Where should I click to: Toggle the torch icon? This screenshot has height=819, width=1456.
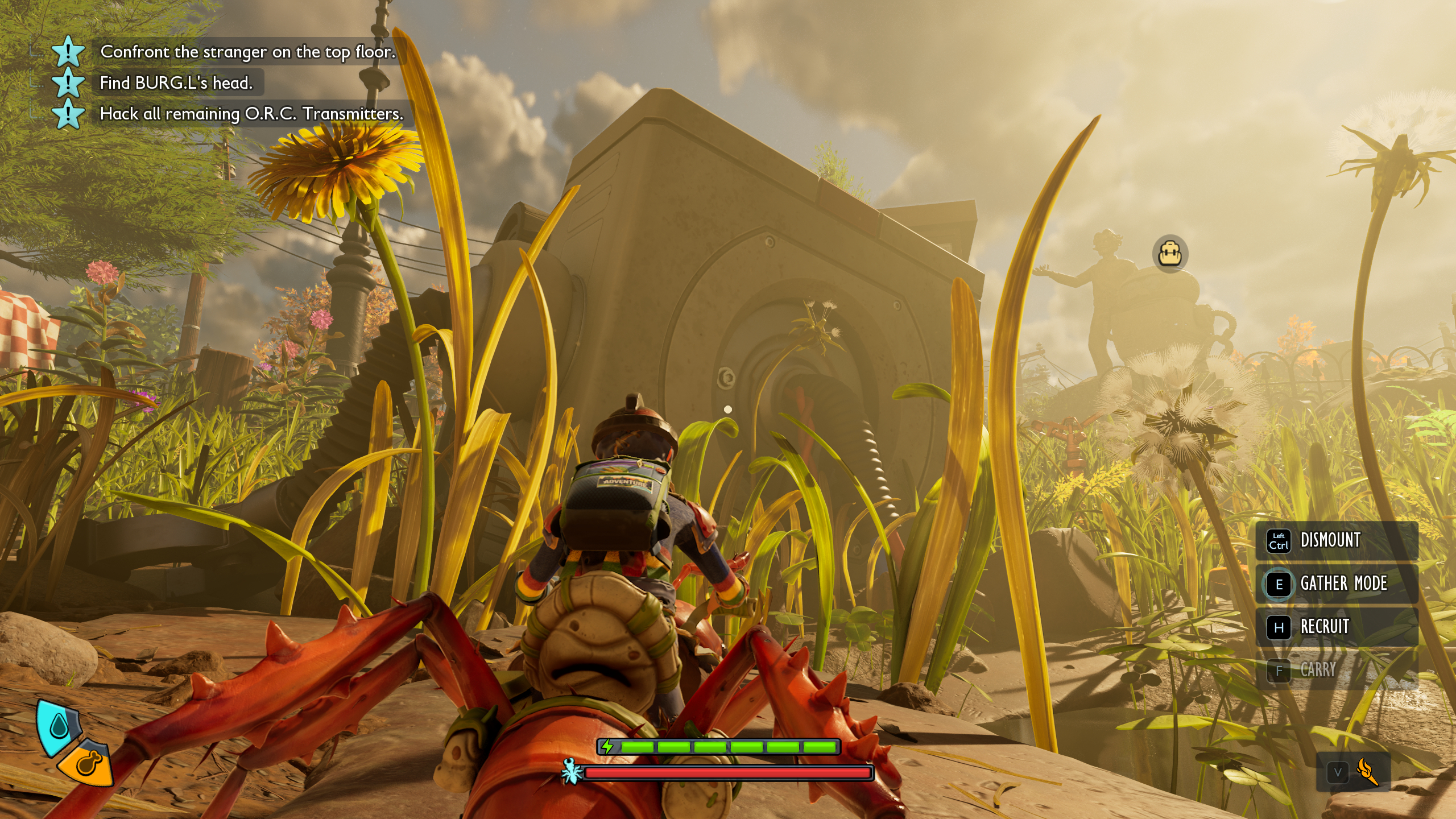pyautogui.click(x=1367, y=772)
